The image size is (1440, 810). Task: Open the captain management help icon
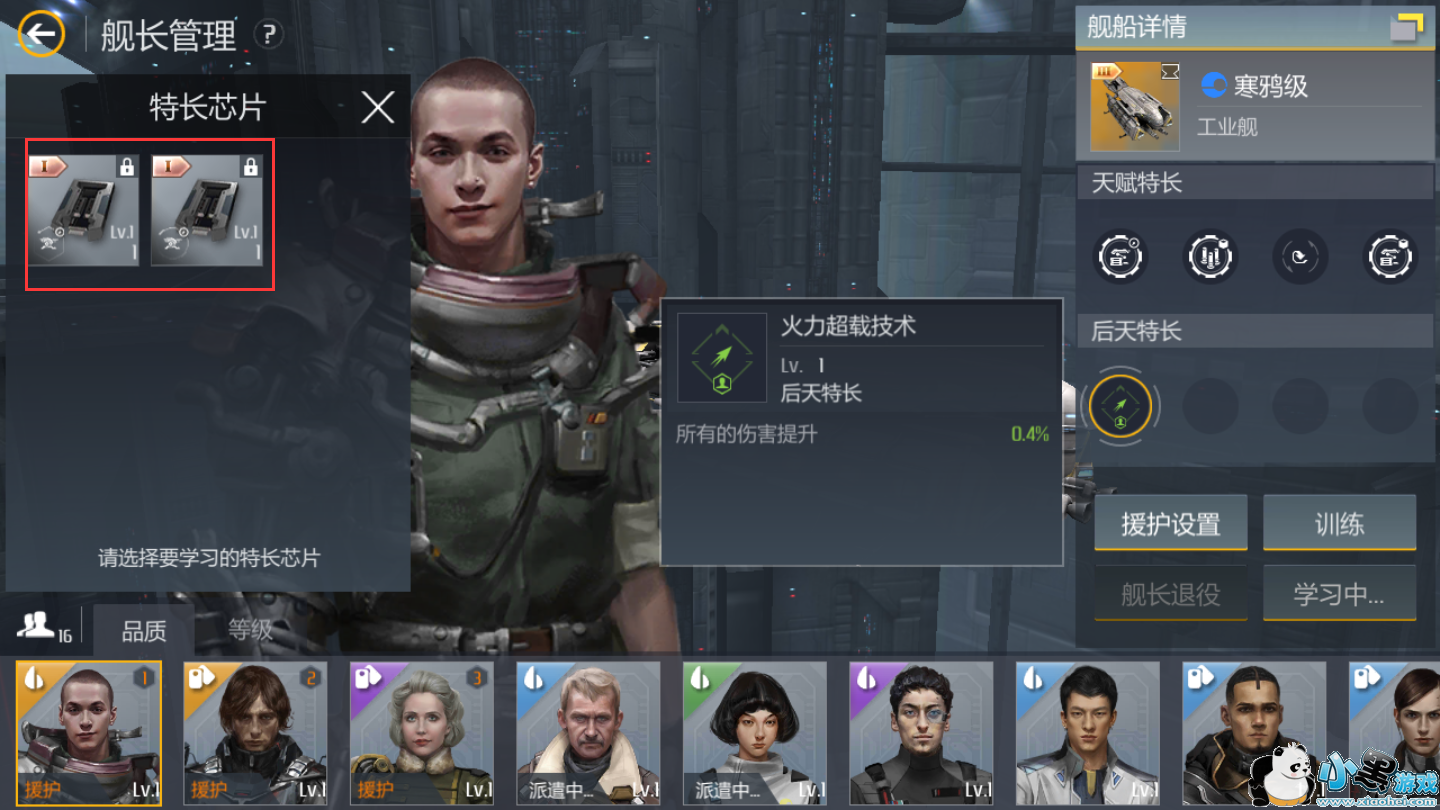(x=267, y=36)
